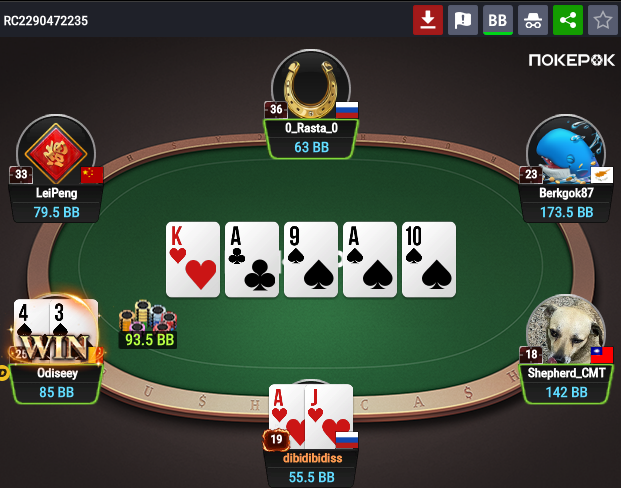The image size is (621, 488).
Task: Click the Odiseey player name panel
Action: coord(56,382)
